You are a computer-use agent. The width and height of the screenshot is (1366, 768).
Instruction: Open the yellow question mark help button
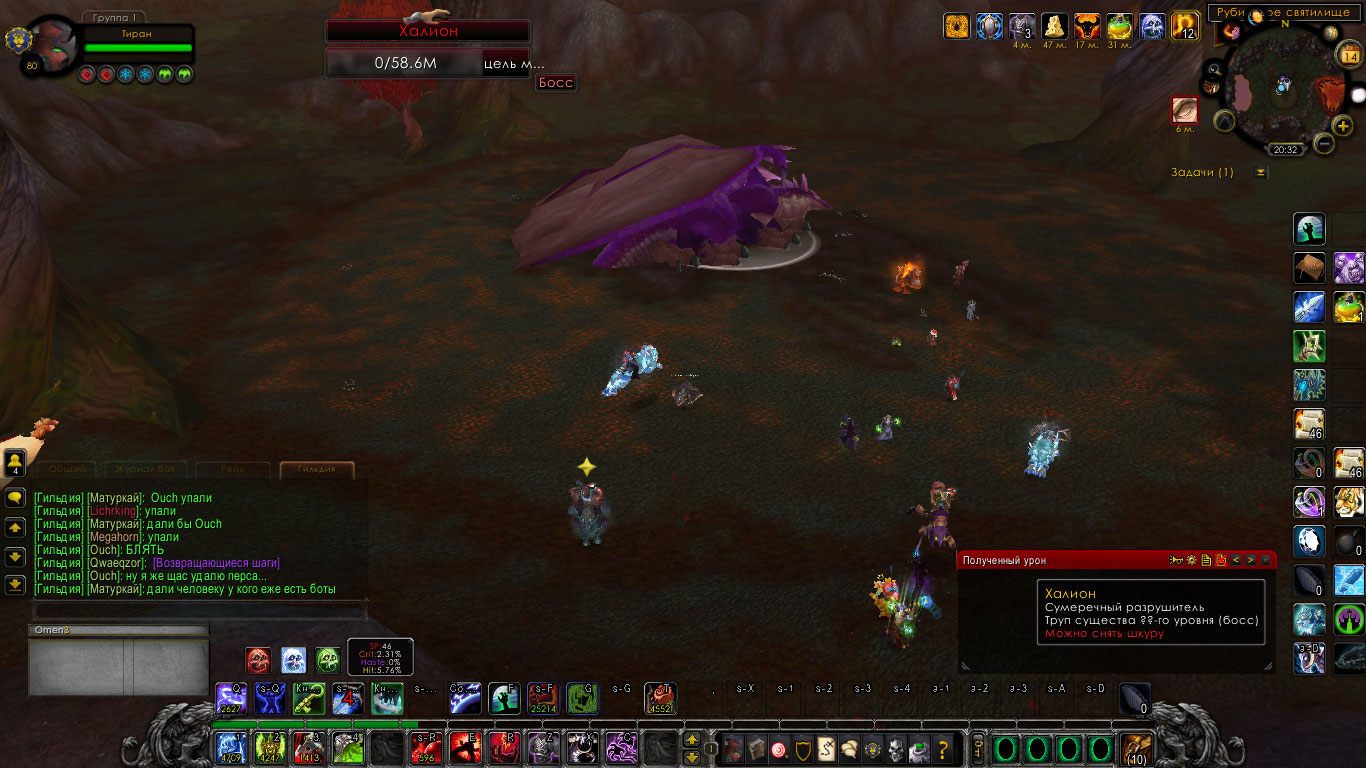pyautogui.click(x=942, y=748)
